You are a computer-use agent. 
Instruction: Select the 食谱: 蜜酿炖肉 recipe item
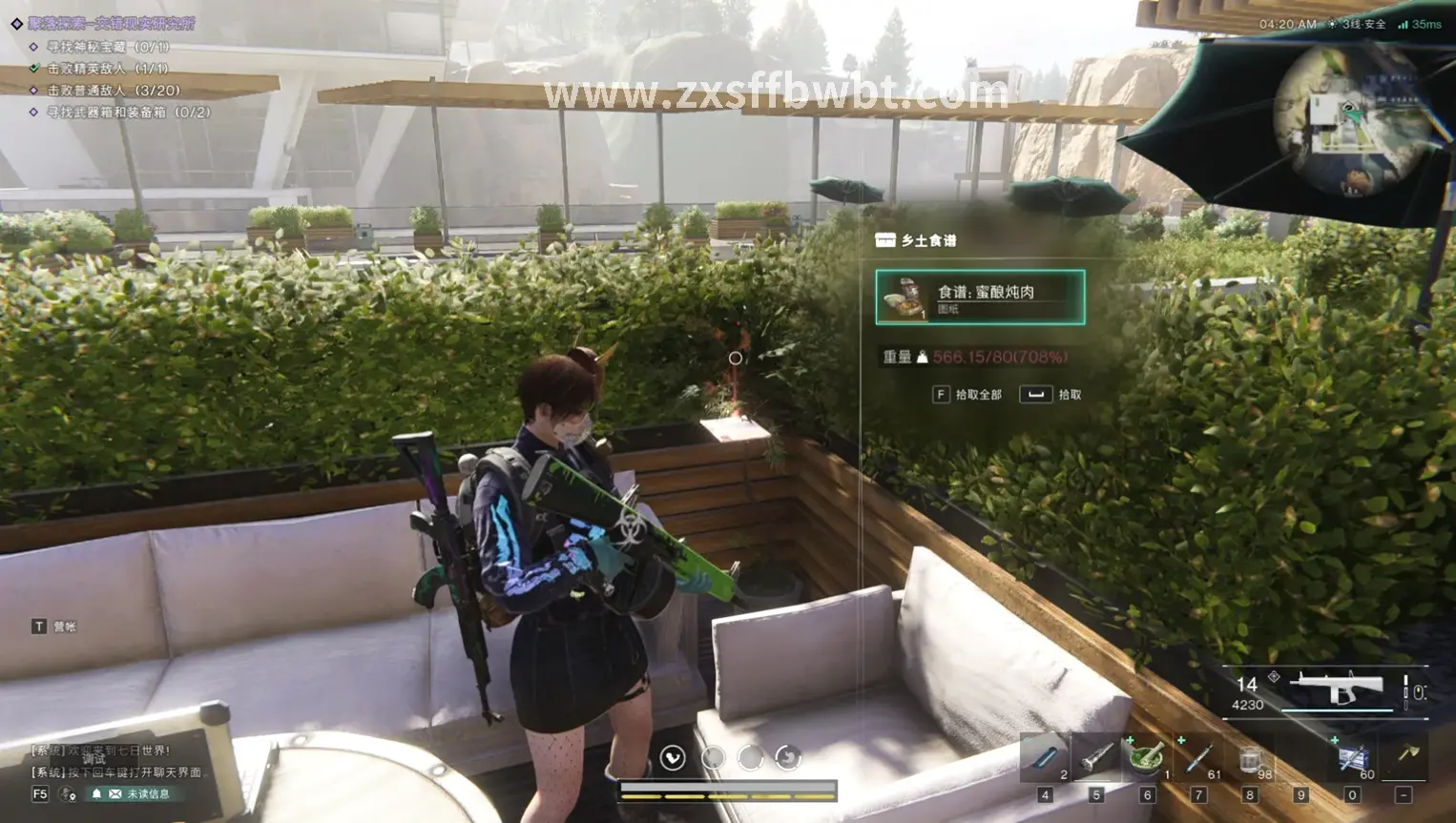point(980,298)
